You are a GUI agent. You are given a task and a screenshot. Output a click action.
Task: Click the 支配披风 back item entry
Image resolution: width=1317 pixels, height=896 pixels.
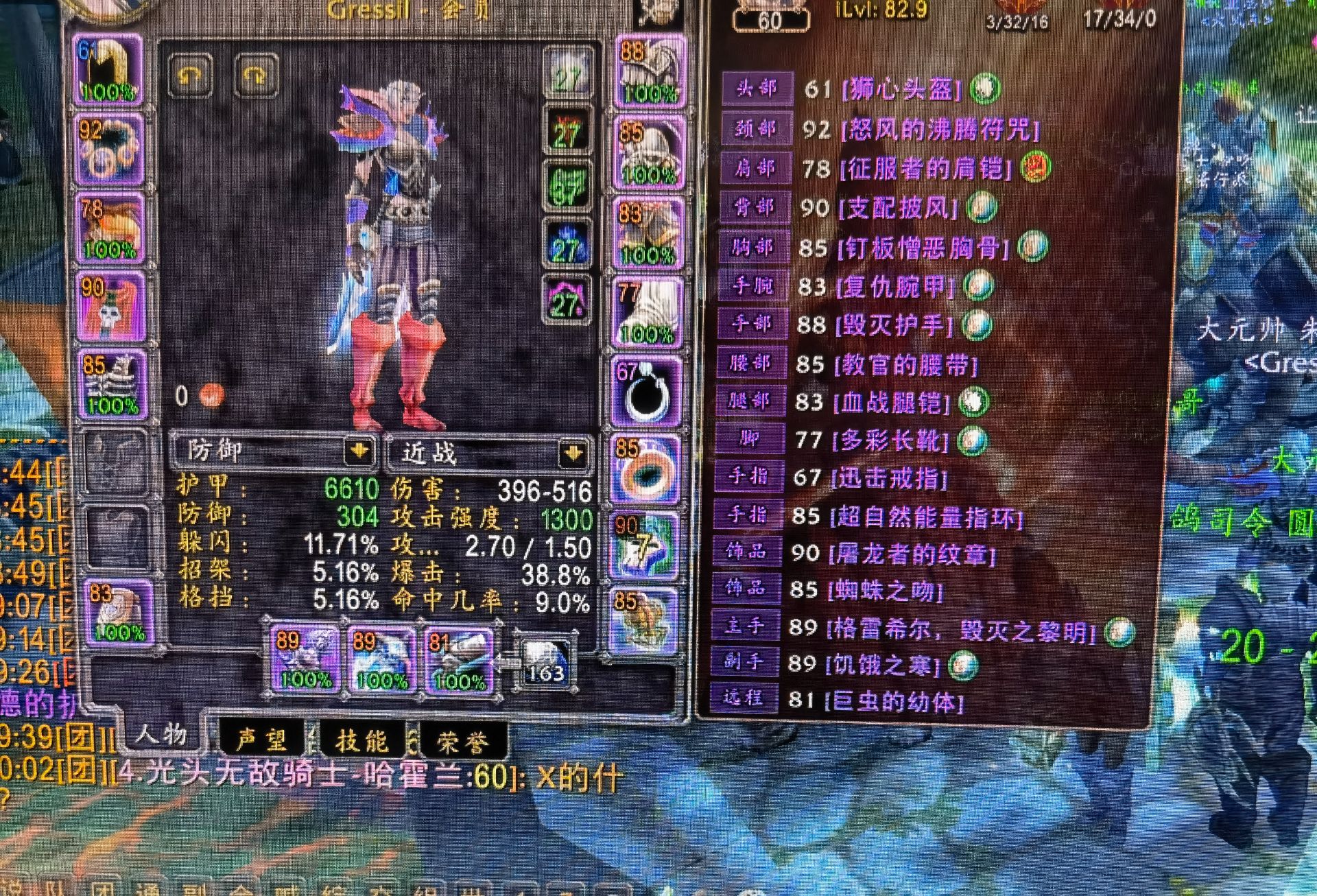click(898, 208)
